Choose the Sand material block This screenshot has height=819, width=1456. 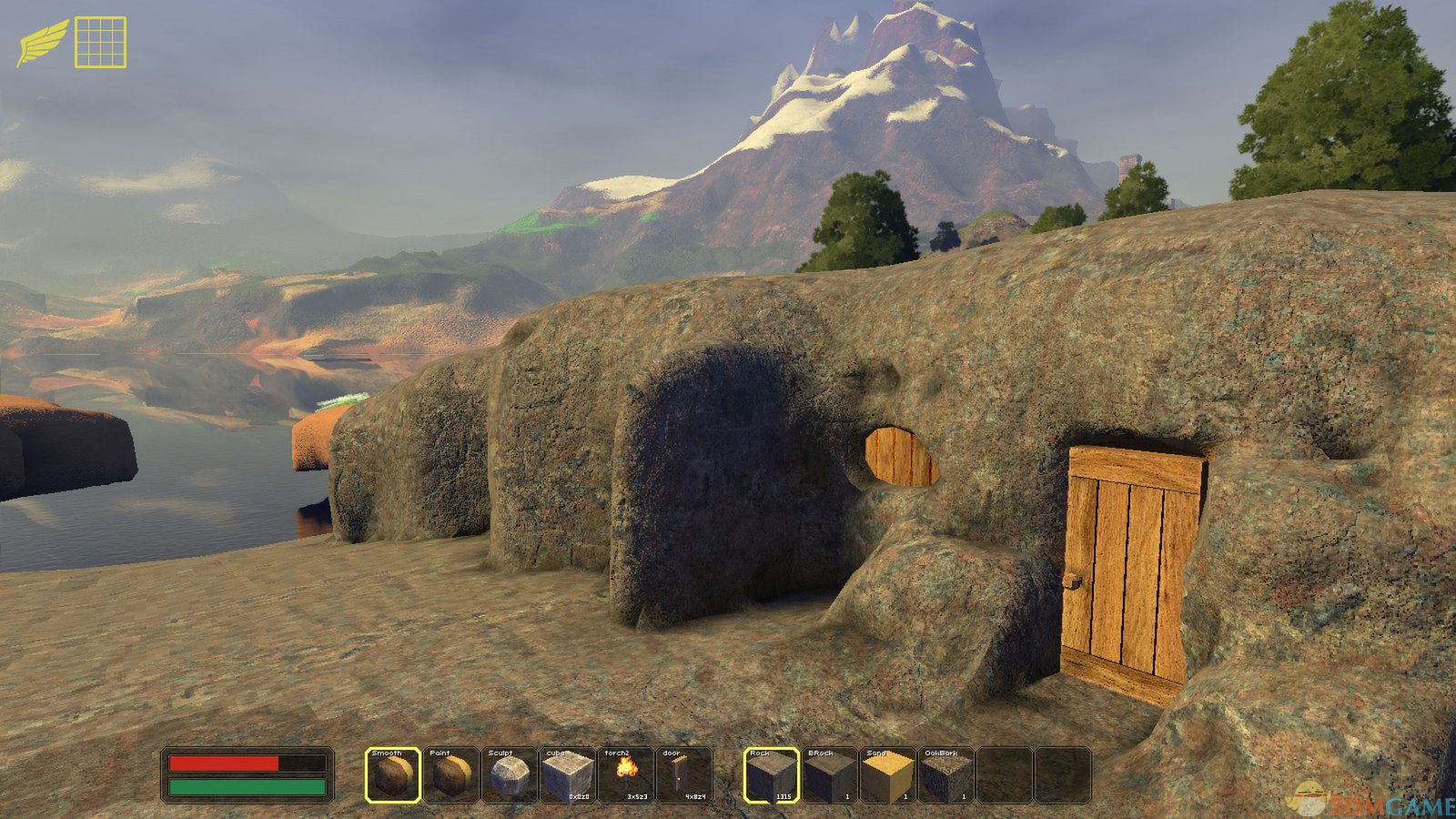pos(888,775)
